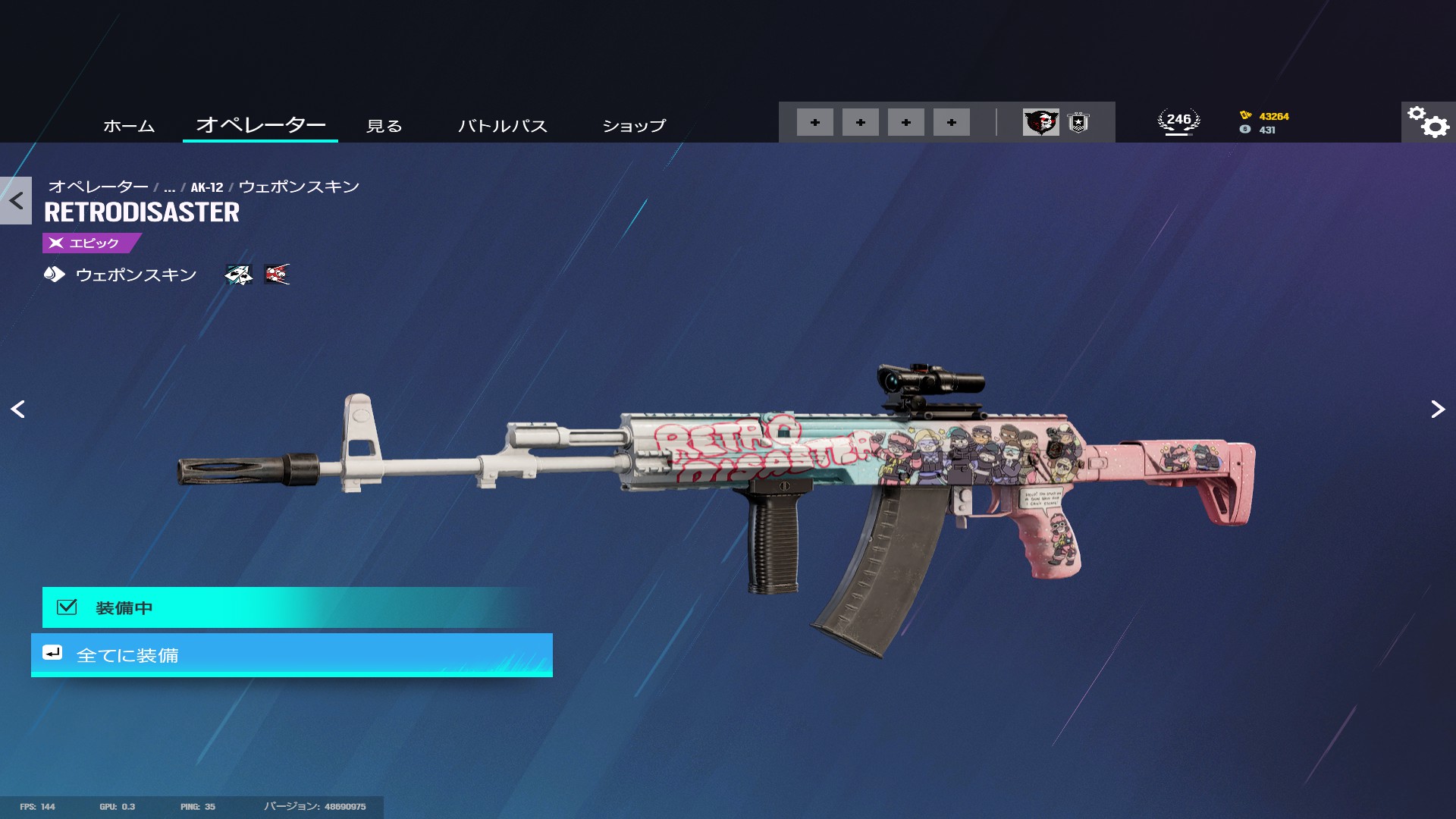Viewport: 1456px width, 819px height.
Task: Open the level 246 clearance badge
Action: click(1178, 121)
